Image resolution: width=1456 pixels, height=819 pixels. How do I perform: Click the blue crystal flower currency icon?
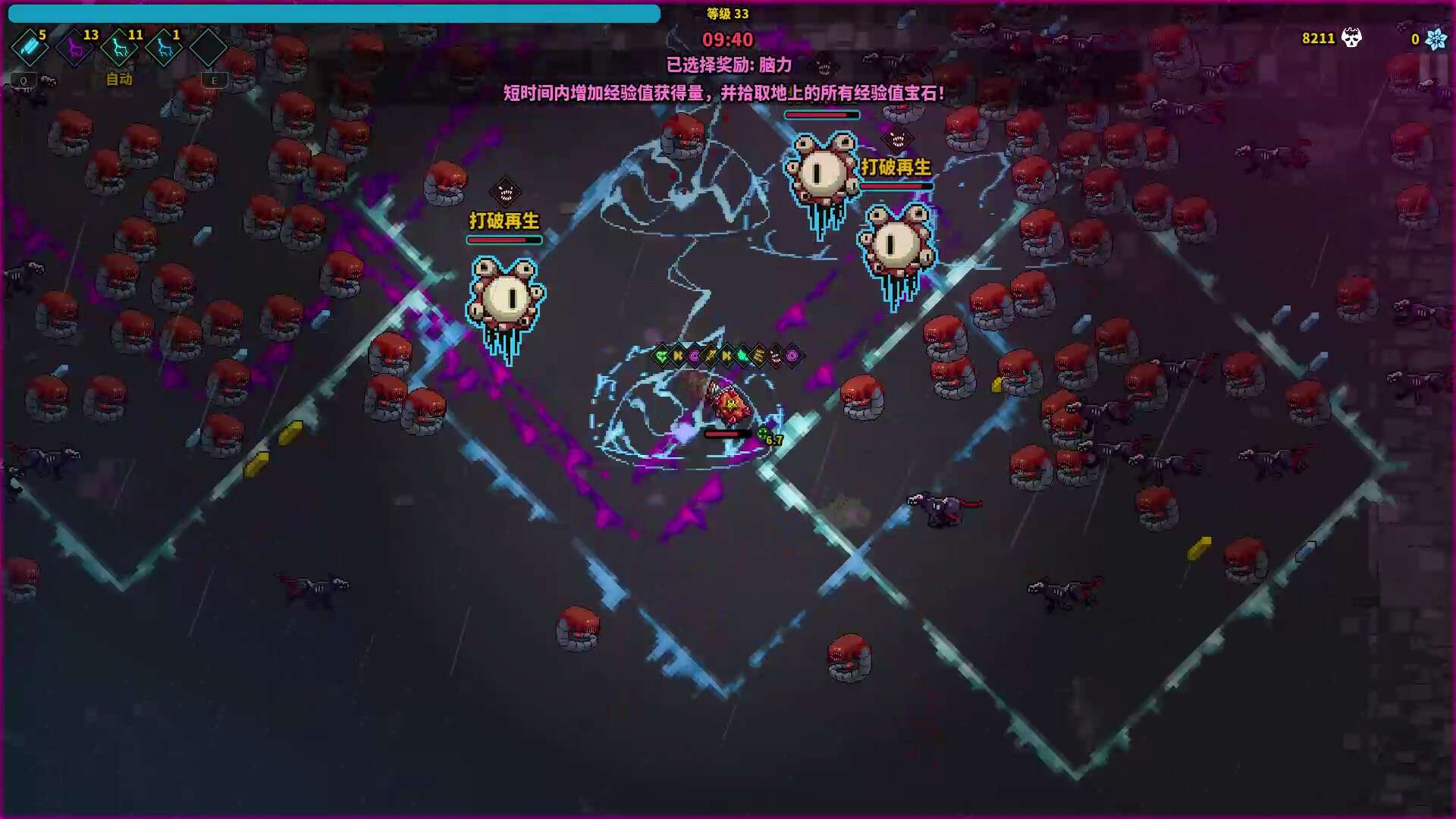tap(1436, 39)
